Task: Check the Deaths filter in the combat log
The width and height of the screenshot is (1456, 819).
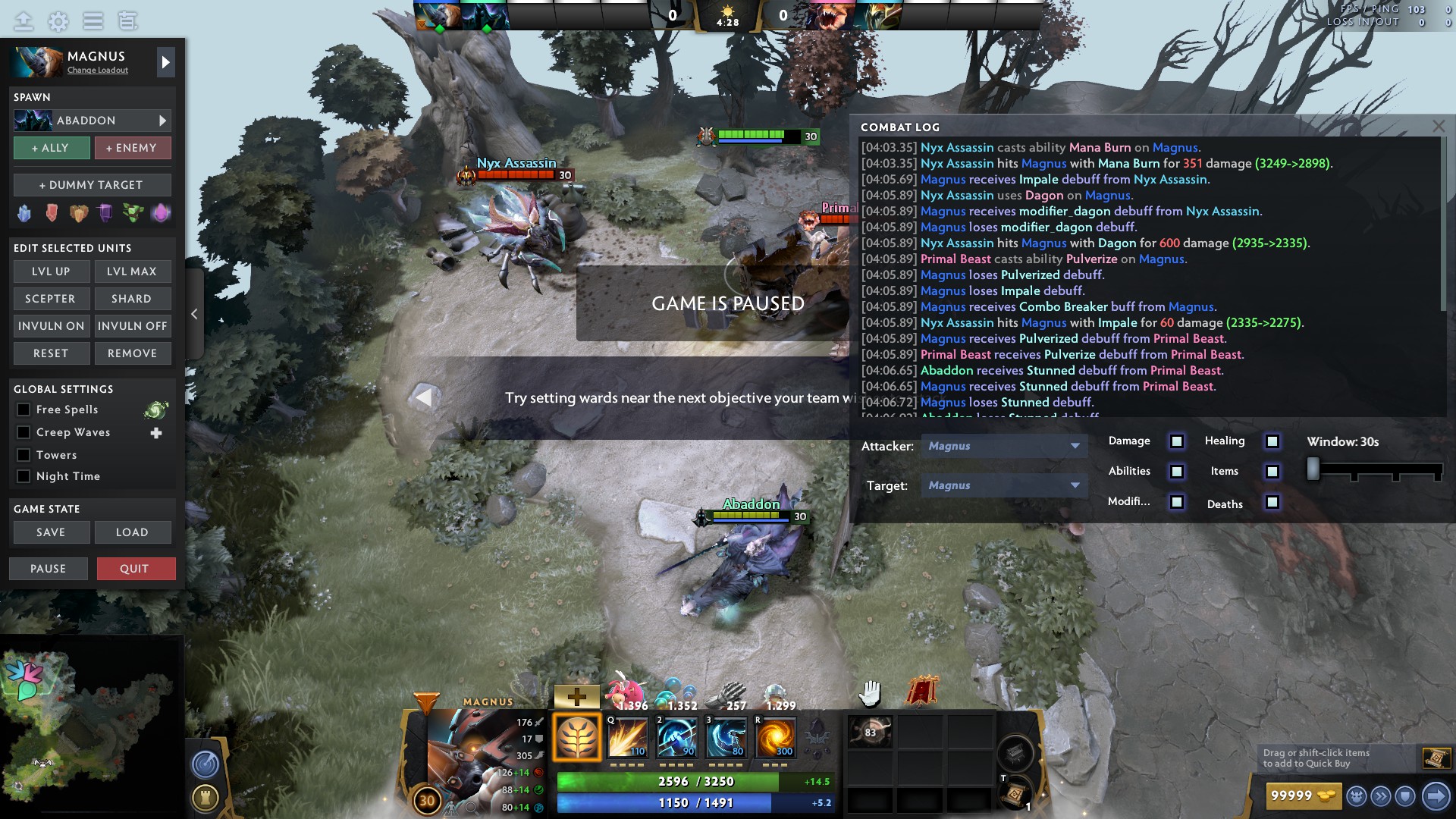Action: tap(1272, 504)
